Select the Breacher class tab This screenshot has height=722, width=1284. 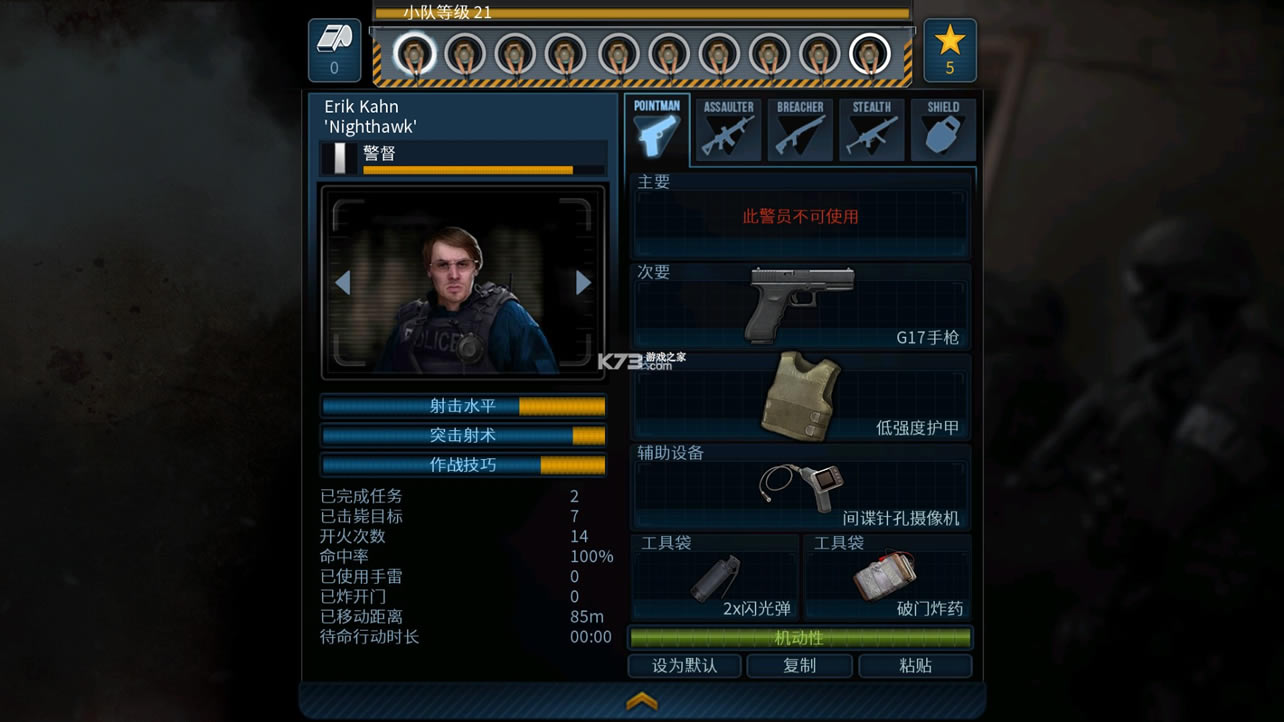click(x=800, y=130)
